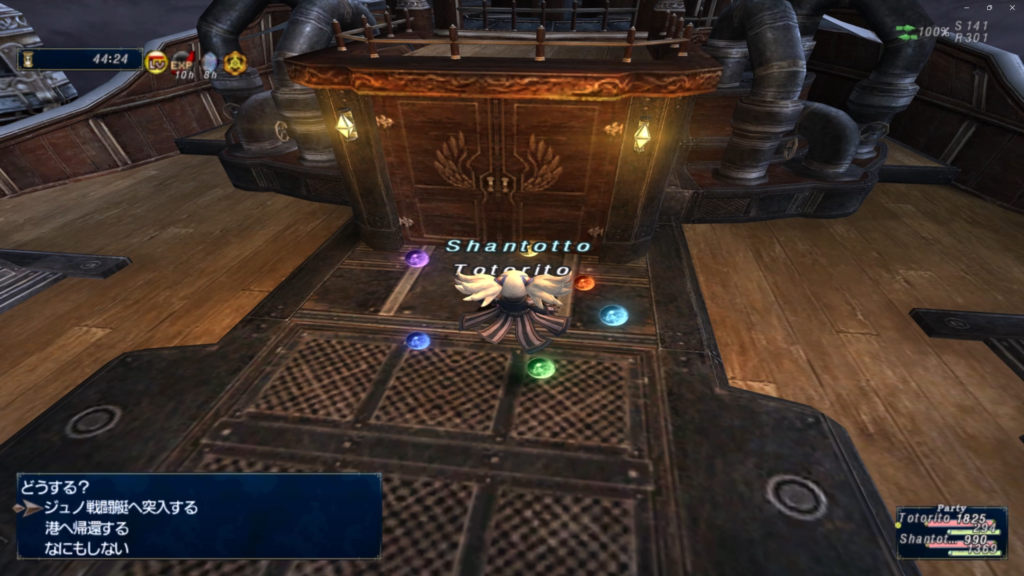
Task: Pick なにもしない to do nothing
Action: pos(86,548)
